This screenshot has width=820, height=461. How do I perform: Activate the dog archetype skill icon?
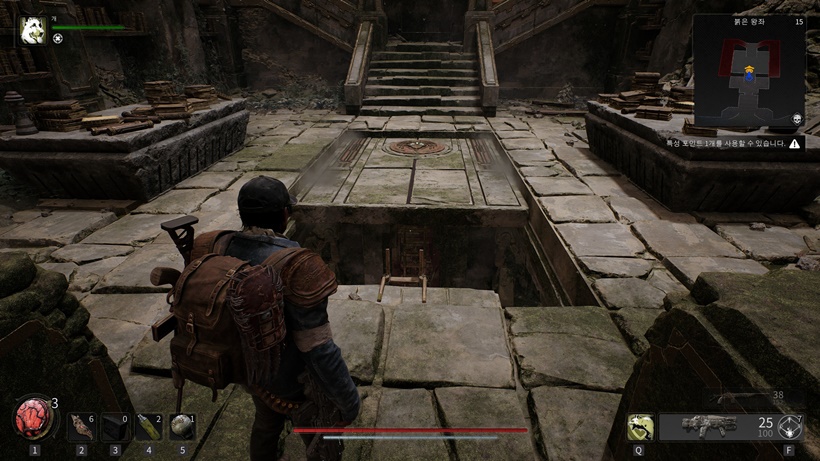tap(640, 427)
